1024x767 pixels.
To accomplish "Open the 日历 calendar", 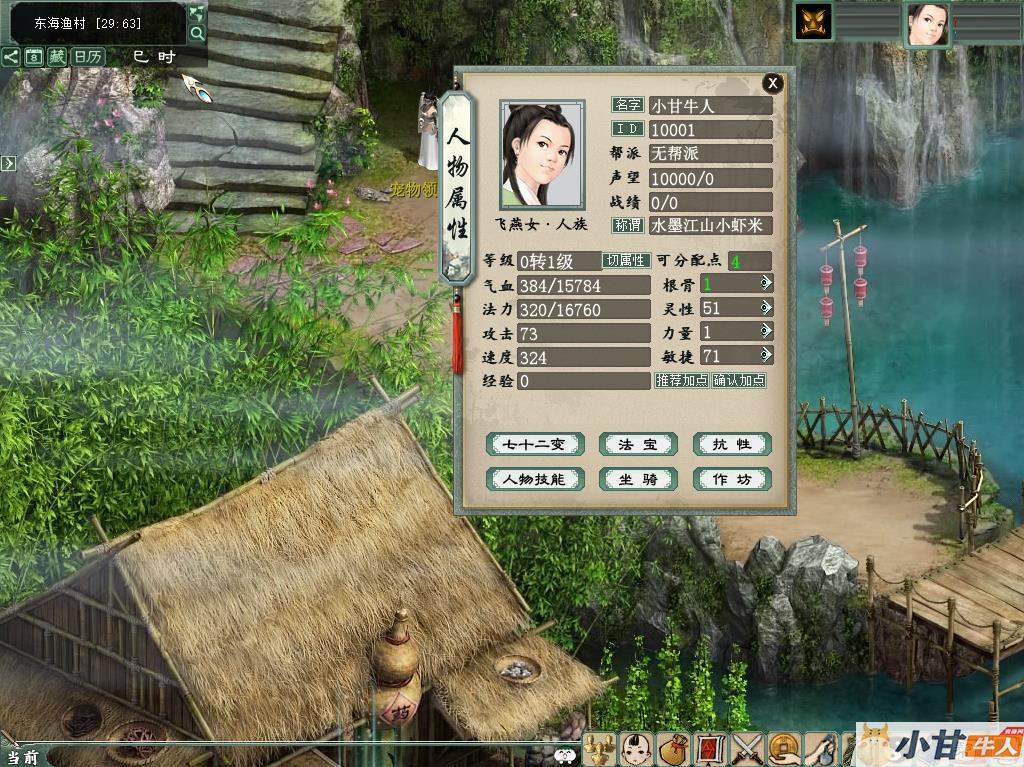I will pos(87,57).
